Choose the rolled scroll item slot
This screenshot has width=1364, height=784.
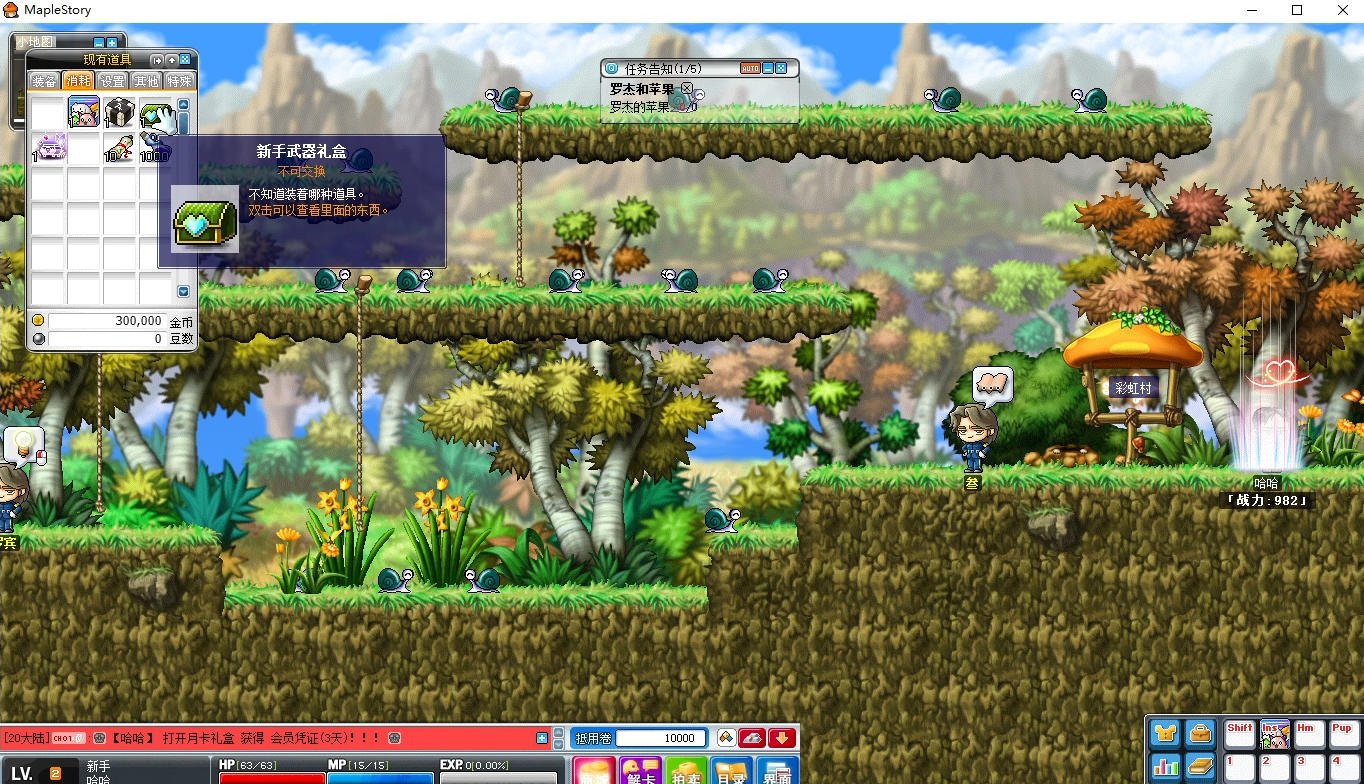click(x=119, y=148)
